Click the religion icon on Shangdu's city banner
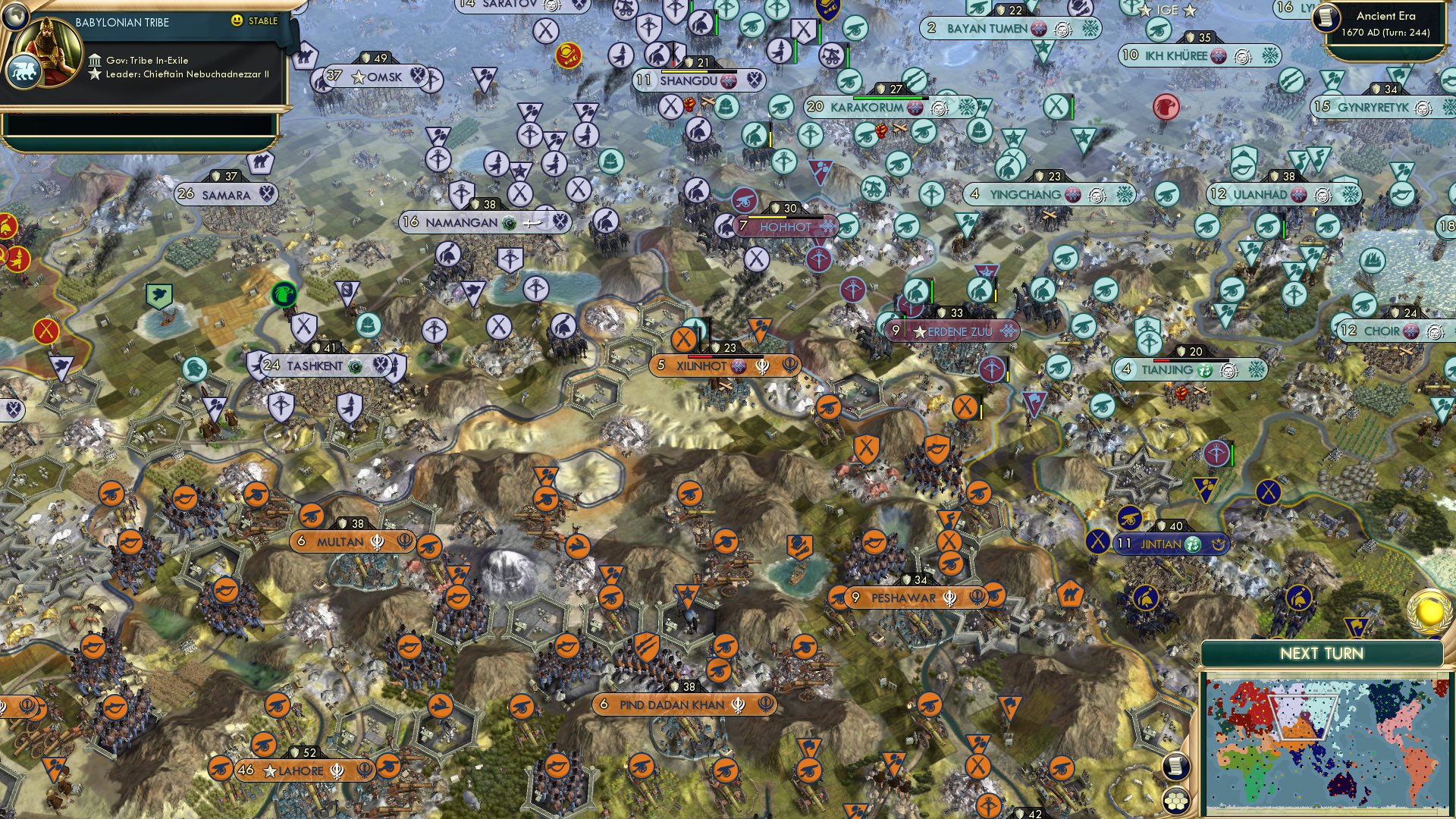Viewport: 1456px width, 819px height. point(729,80)
